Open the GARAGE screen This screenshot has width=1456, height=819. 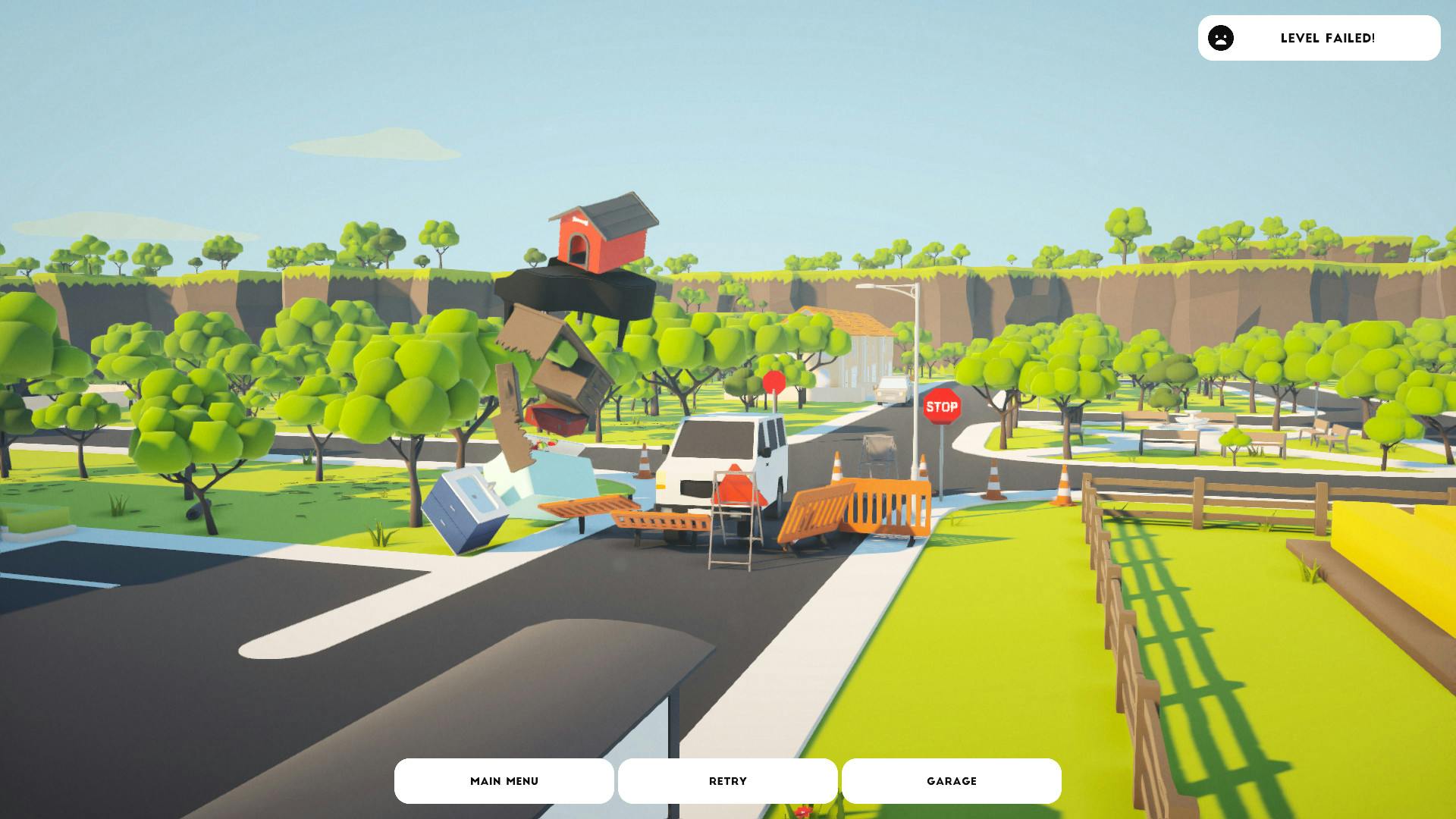952,780
